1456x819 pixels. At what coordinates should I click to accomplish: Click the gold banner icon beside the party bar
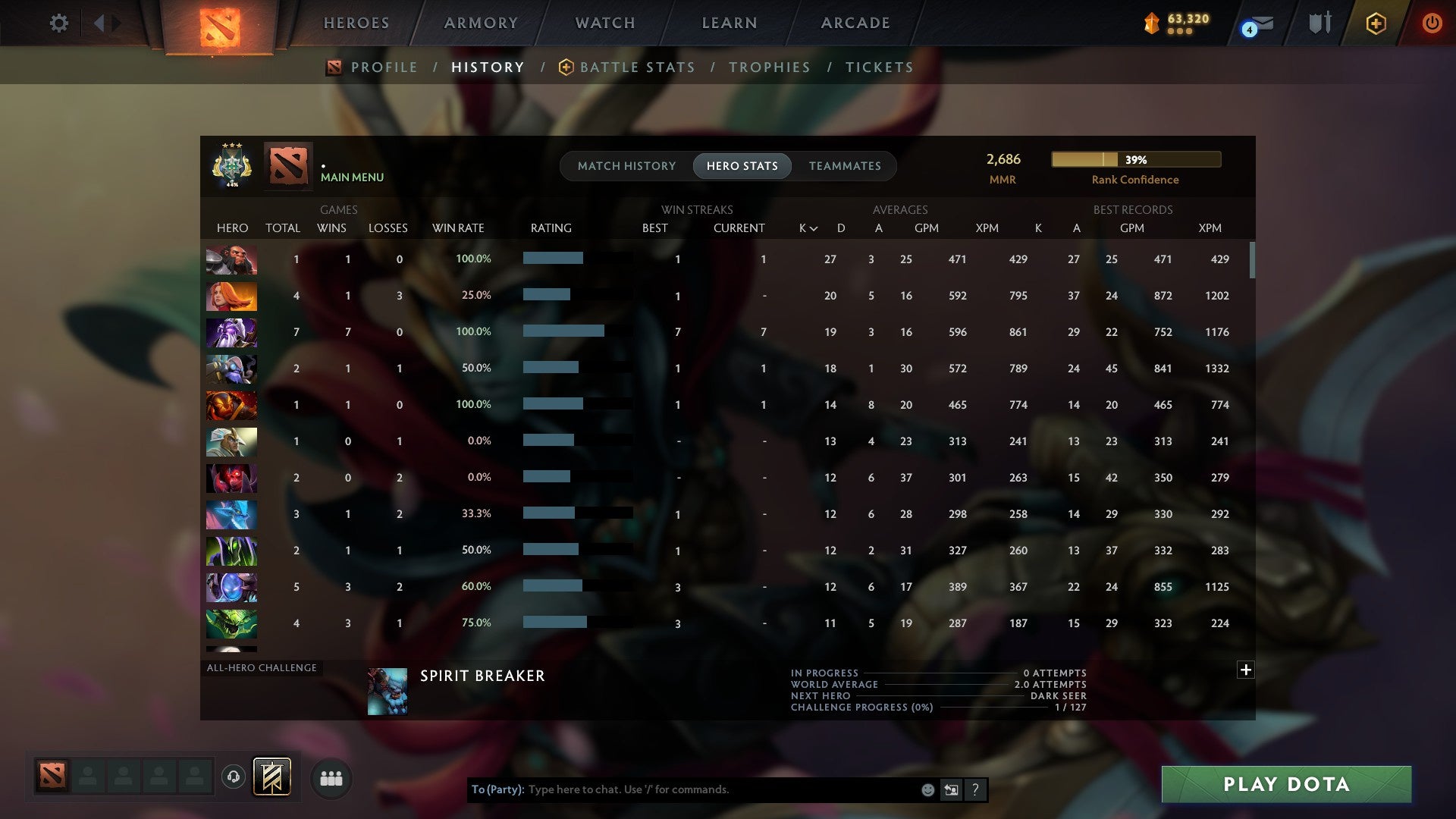[273, 778]
